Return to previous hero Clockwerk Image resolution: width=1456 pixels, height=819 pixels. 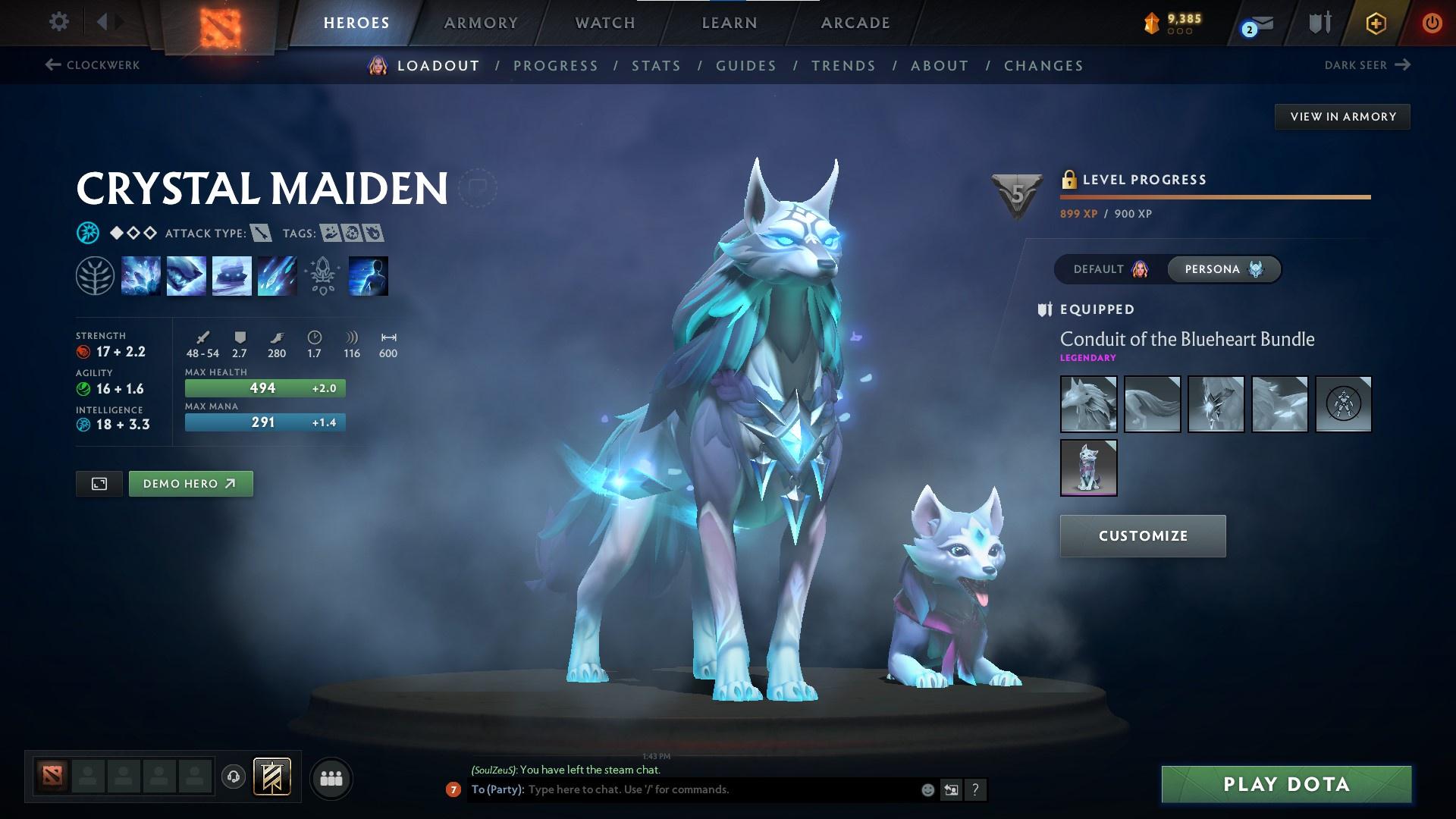pos(93,65)
